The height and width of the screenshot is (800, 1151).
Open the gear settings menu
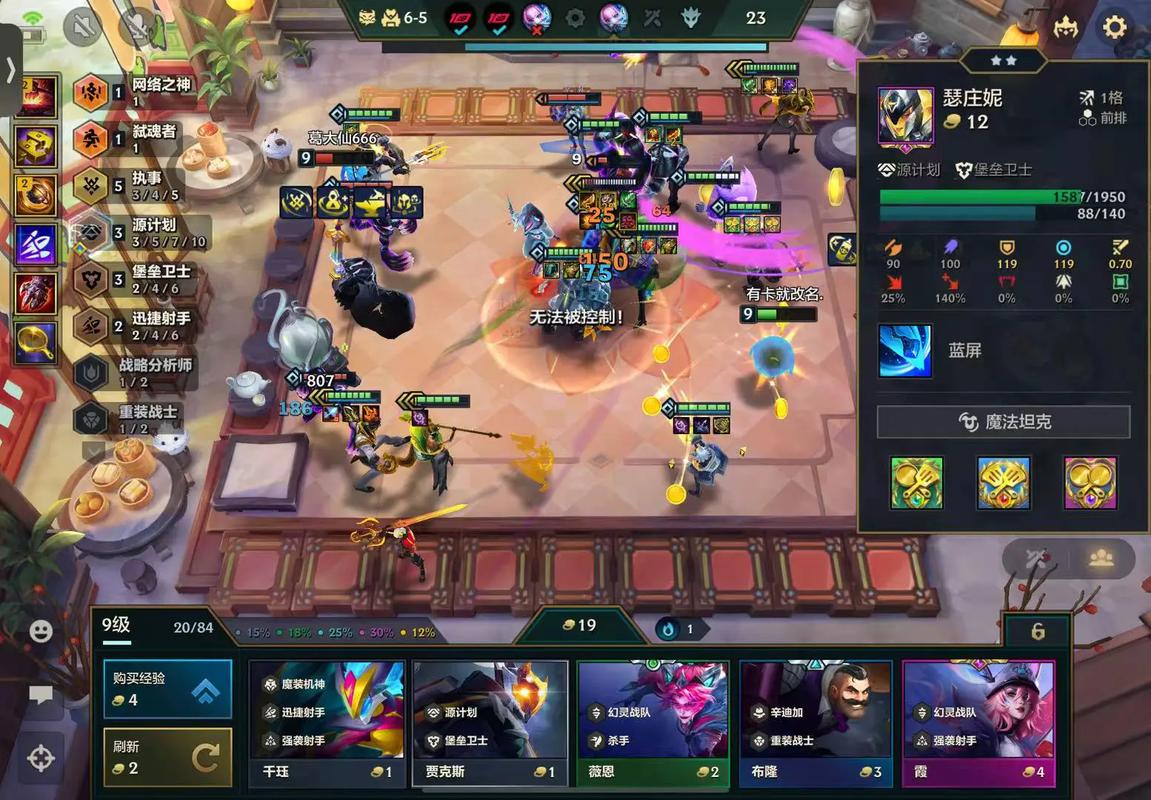(x=1114, y=27)
